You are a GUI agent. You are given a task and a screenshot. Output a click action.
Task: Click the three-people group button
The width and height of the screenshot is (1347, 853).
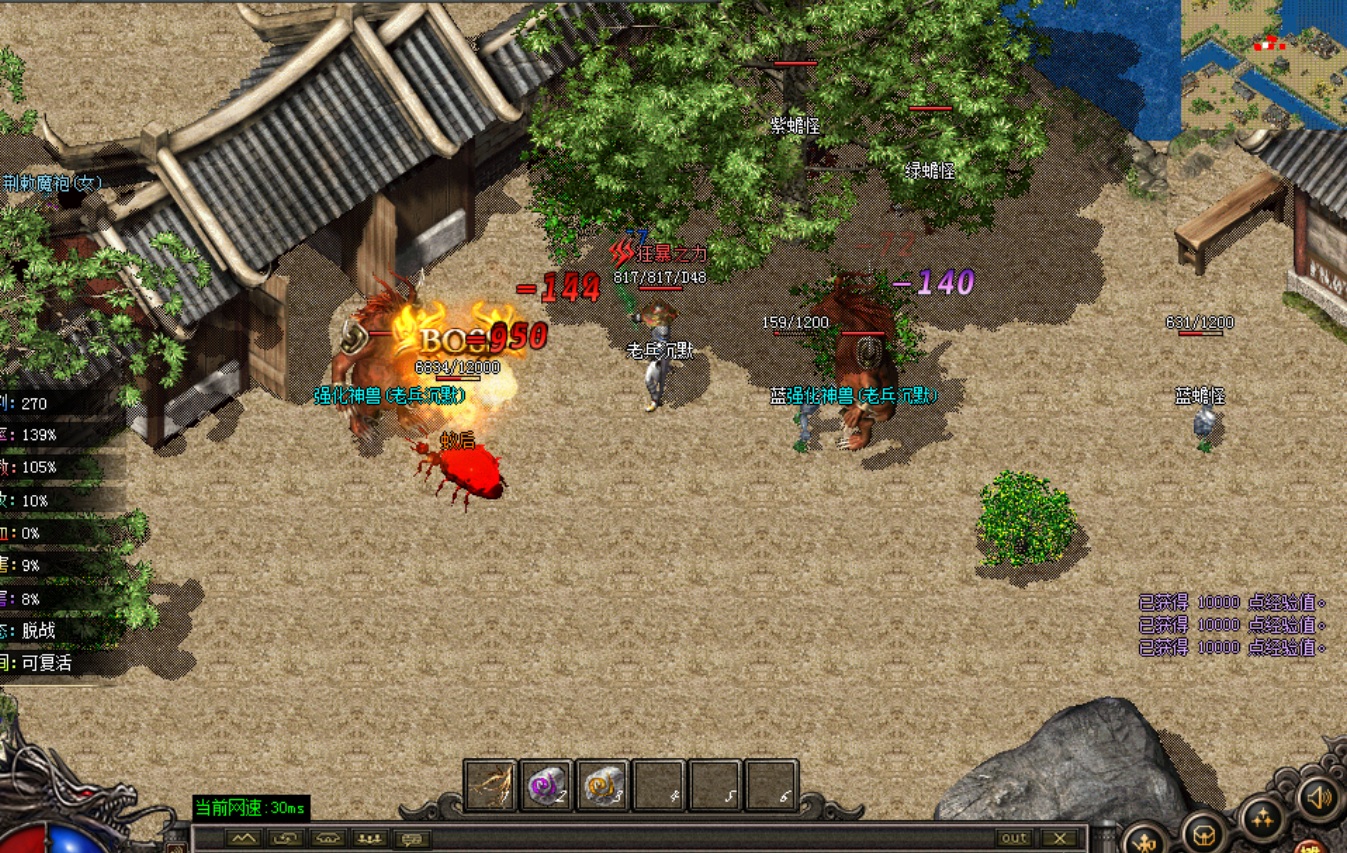coord(371,839)
